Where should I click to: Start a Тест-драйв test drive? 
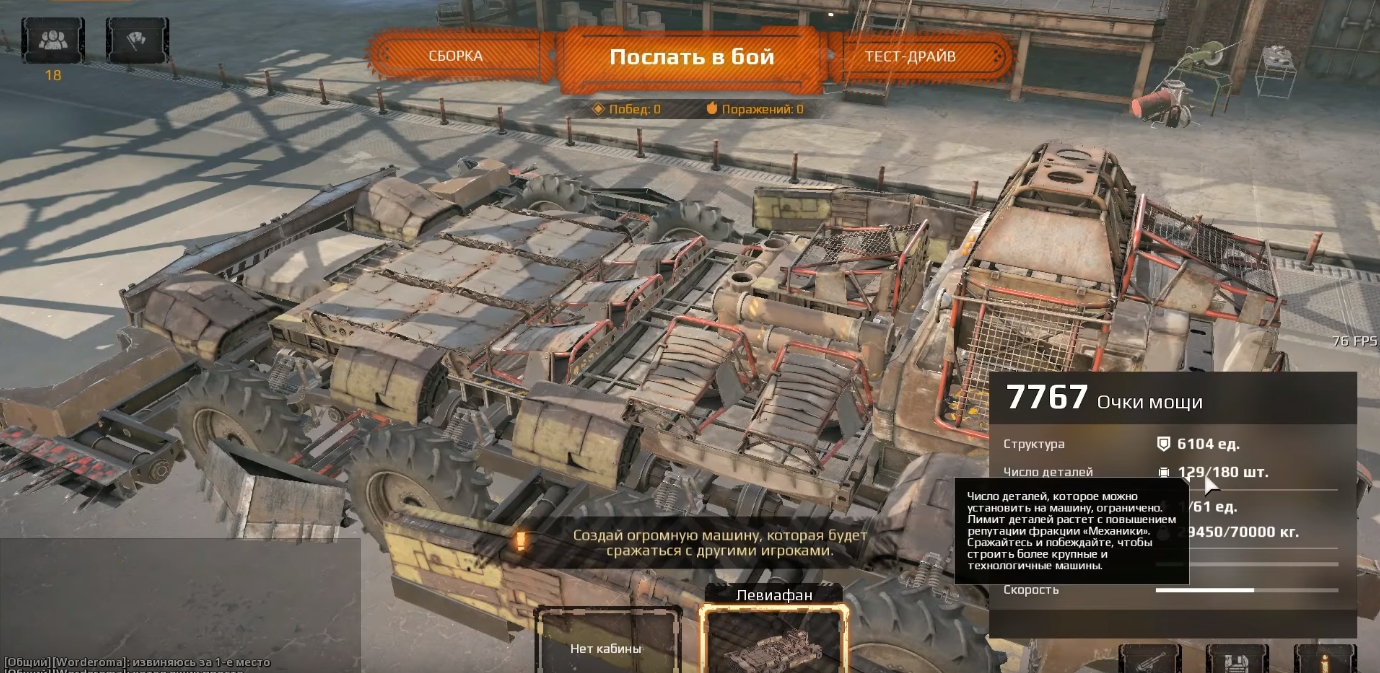pyautogui.click(x=910, y=56)
